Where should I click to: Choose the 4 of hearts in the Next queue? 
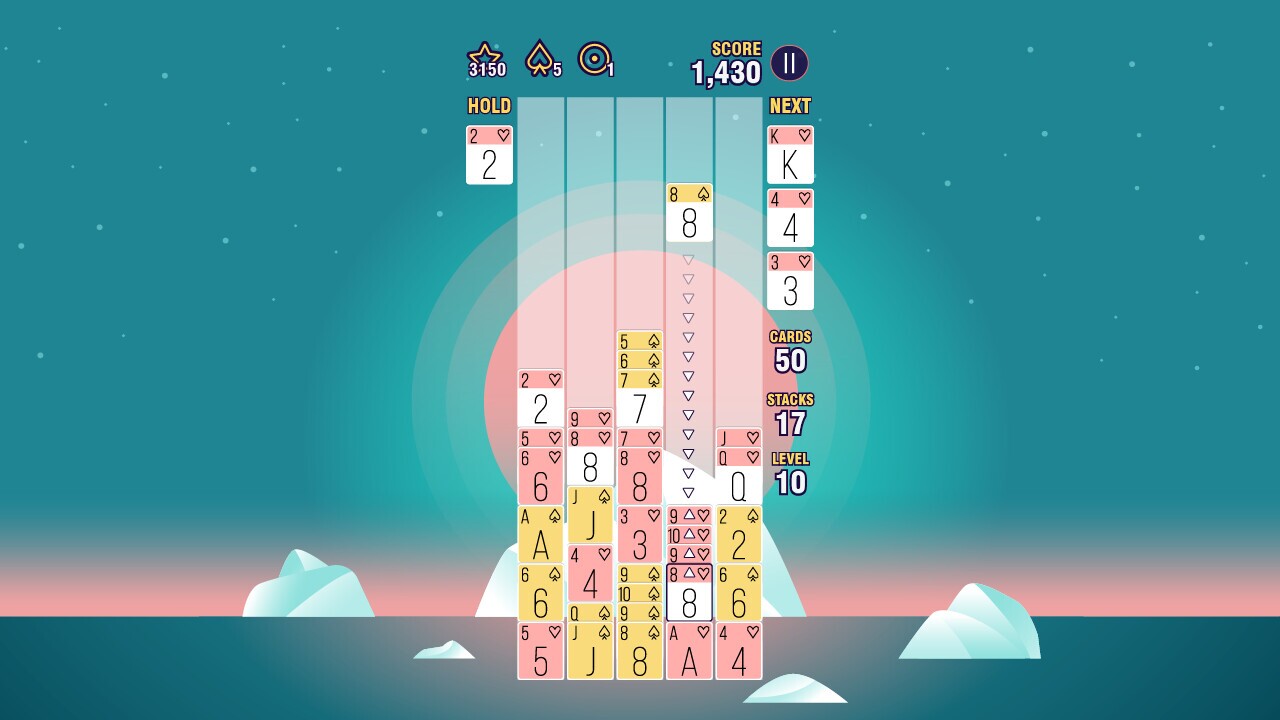[790, 218]
